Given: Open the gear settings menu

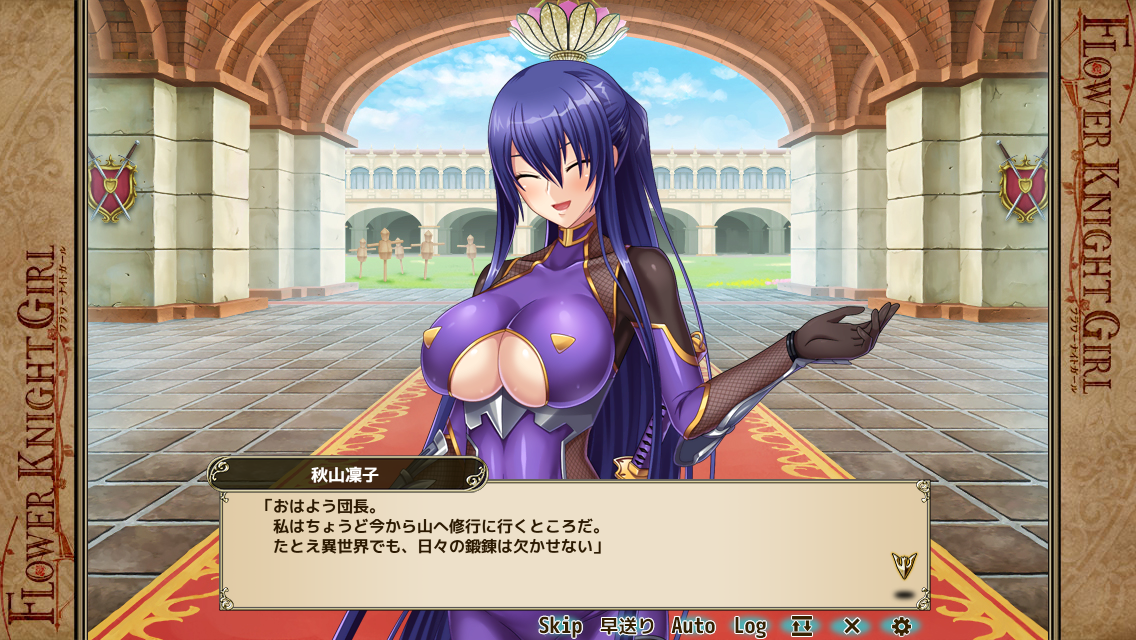Looking at the screenshot, I should tap(902, 626).
